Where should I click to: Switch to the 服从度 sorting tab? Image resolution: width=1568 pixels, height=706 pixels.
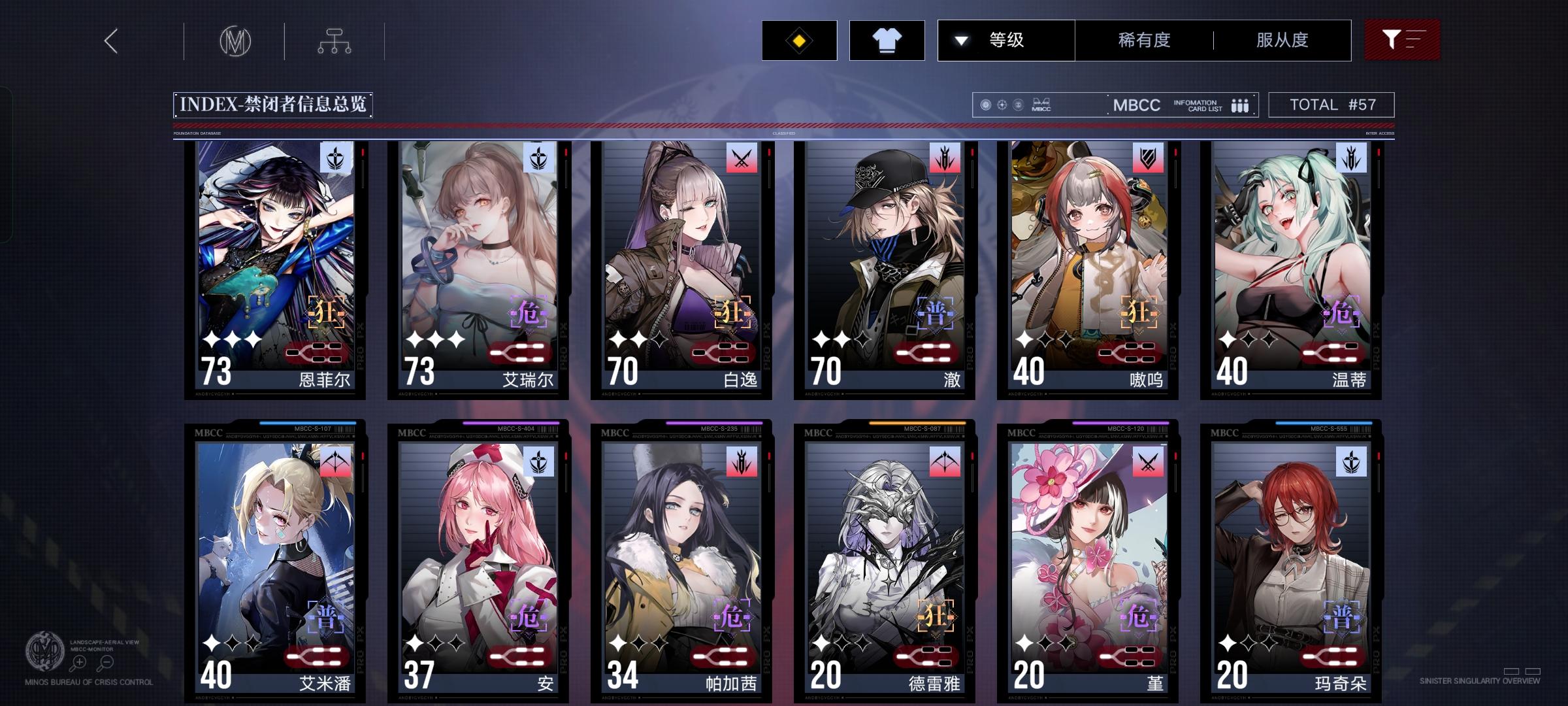pos(1282,40)
